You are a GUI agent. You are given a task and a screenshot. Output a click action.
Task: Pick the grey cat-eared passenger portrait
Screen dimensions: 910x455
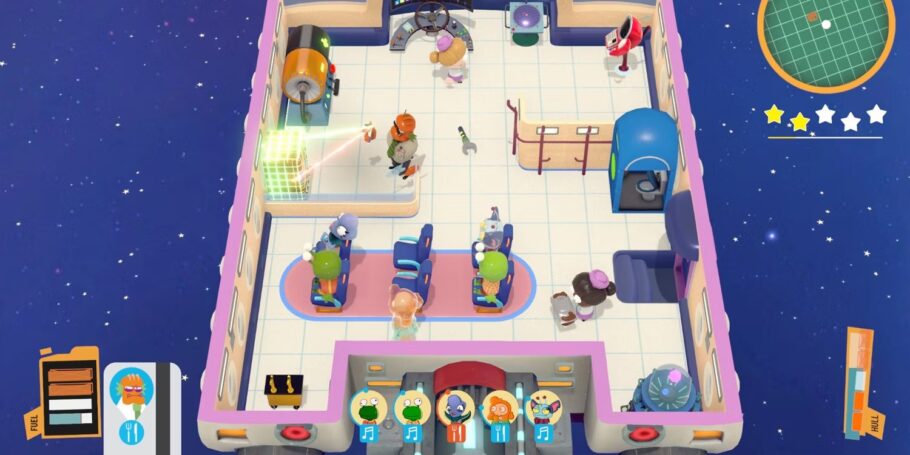click(x=542, y=408)
